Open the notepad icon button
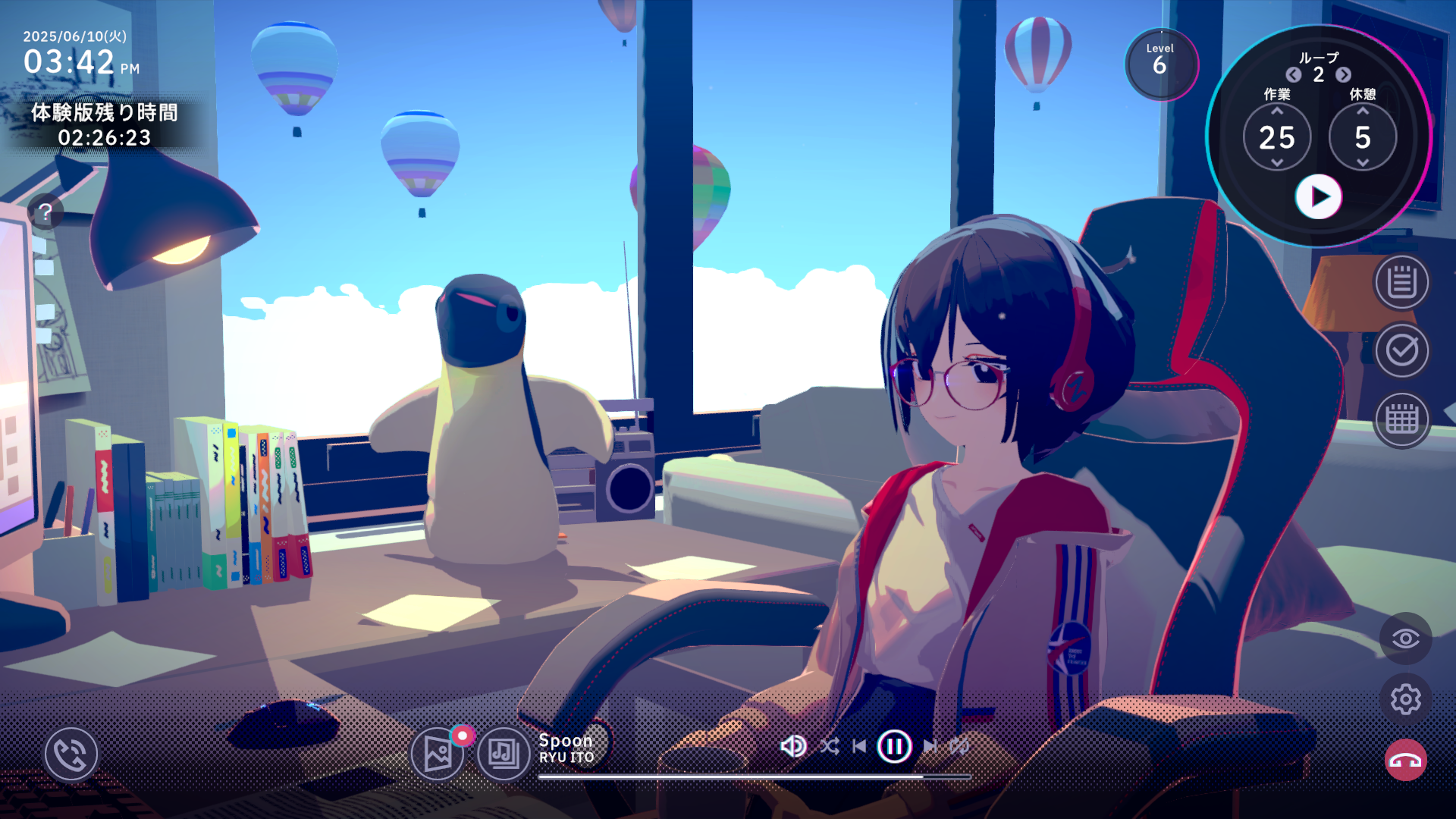The image size is (1456, 819). pos(1401,282)
